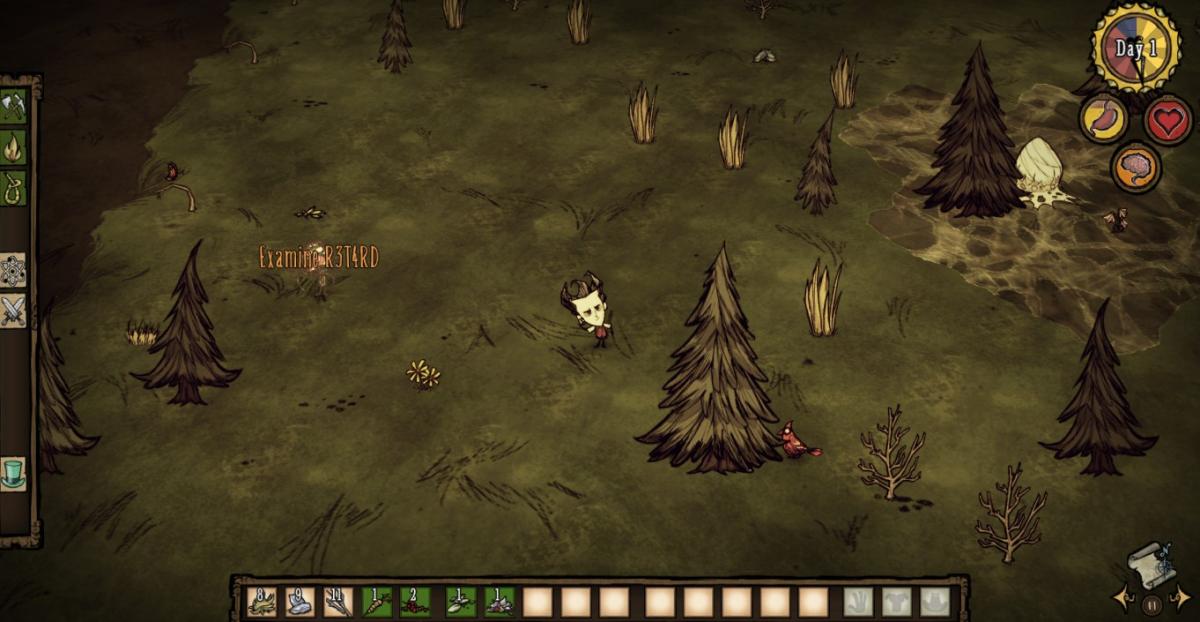
Task: Pick the flint stack of nine
Action: tap(300, 601)
